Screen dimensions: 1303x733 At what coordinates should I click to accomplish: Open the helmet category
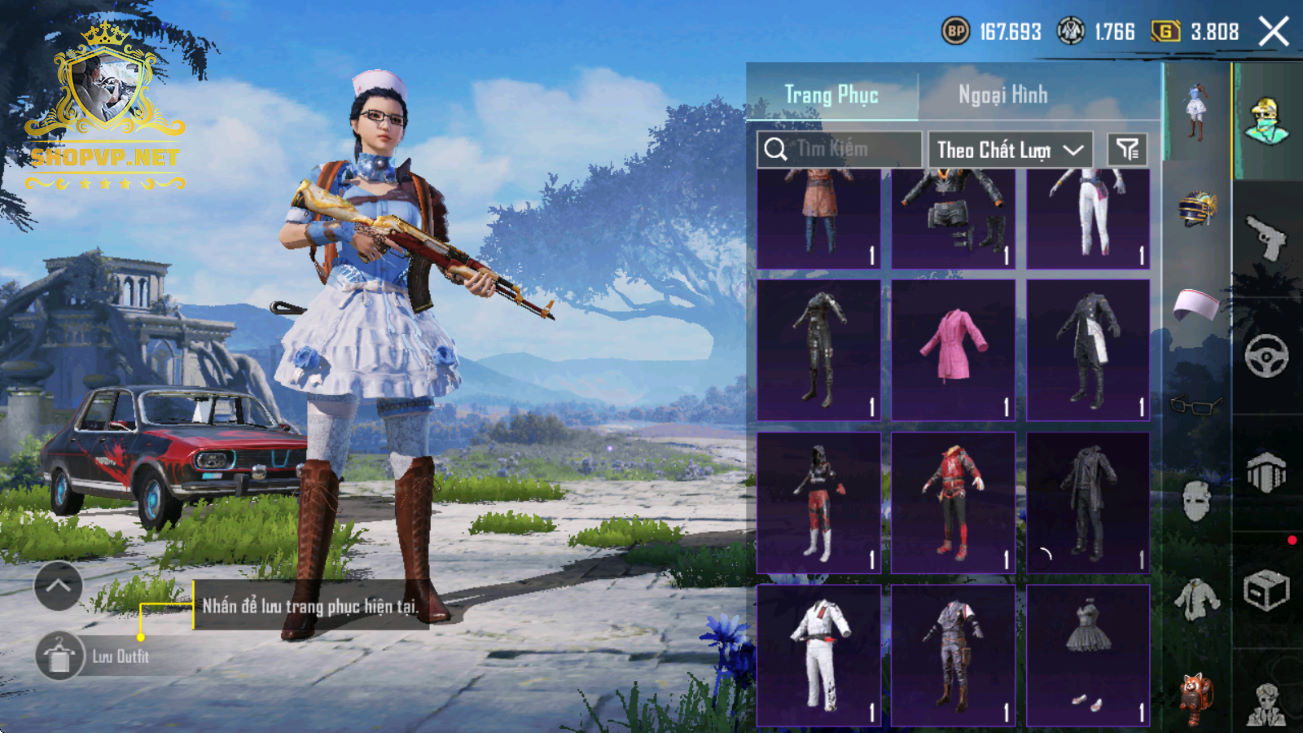(x=1197, y=208)
